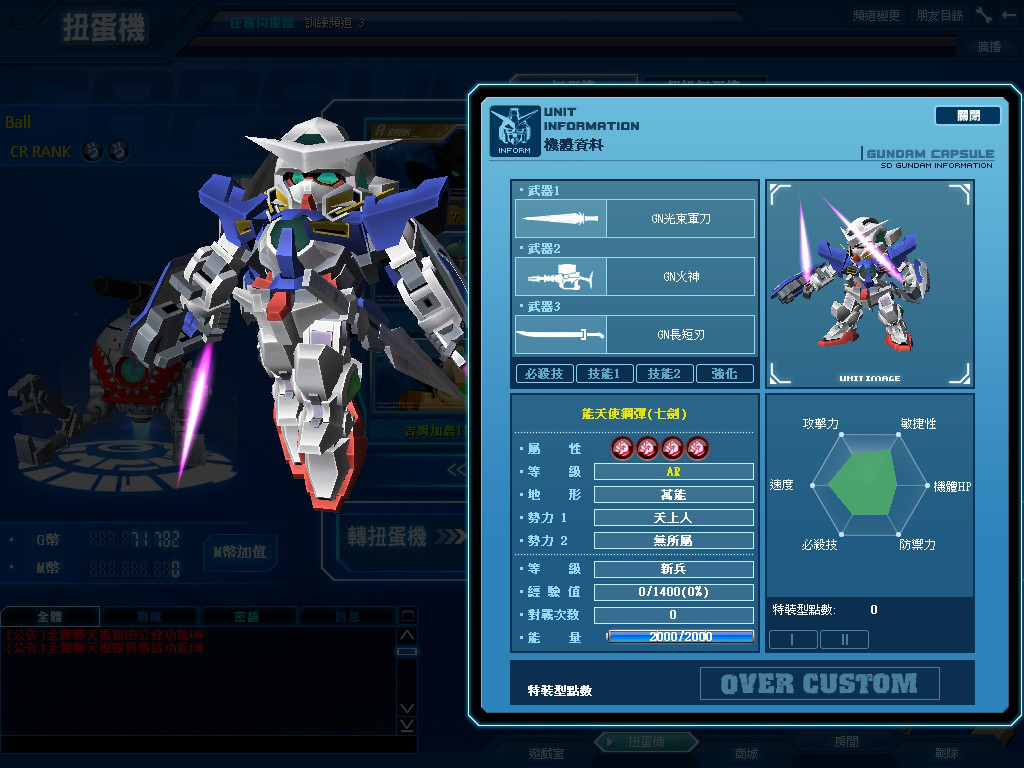Go to 商城 shop in bottom menu

tap(746, 753)
